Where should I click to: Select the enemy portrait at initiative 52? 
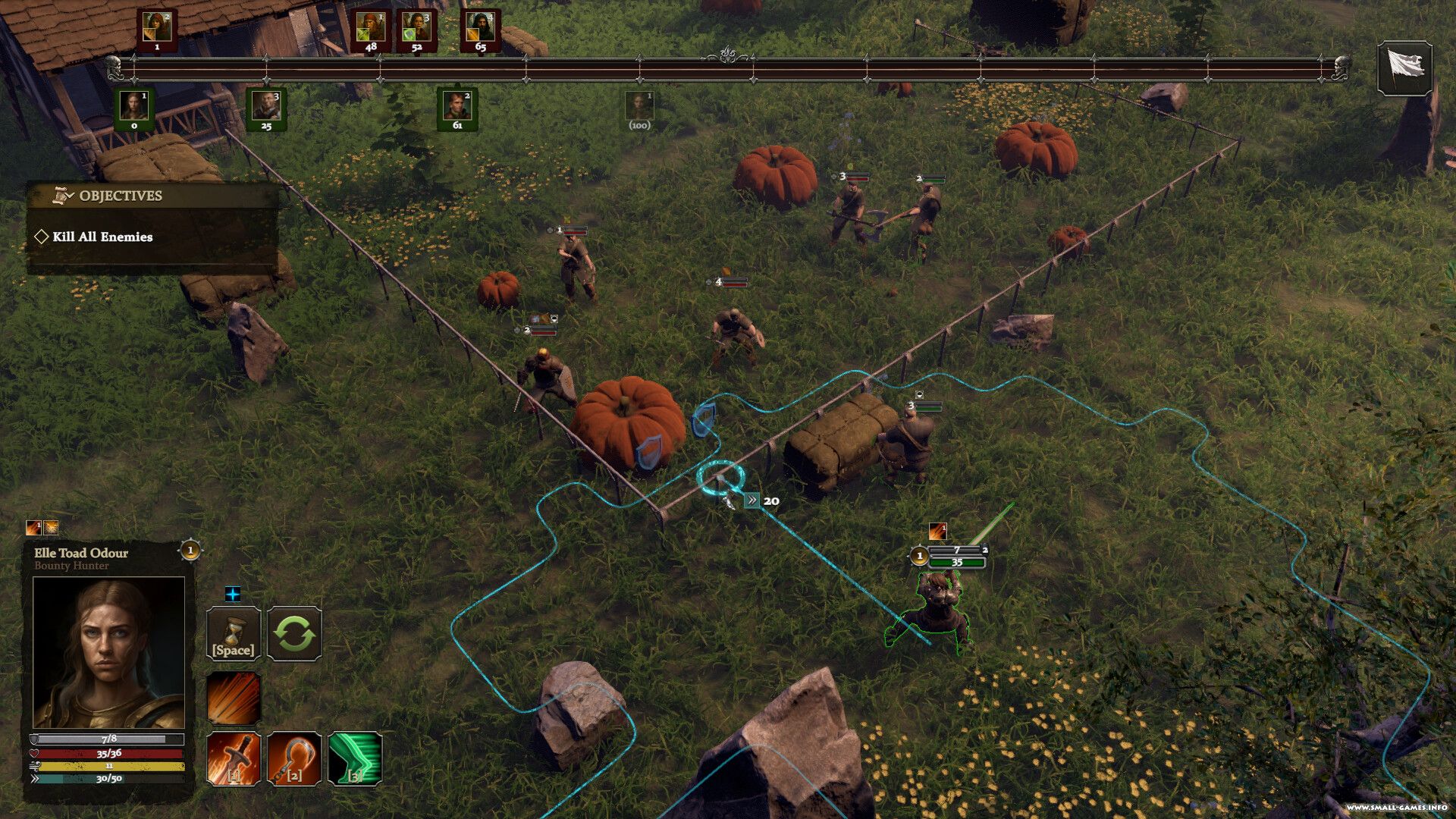[416, 28]
